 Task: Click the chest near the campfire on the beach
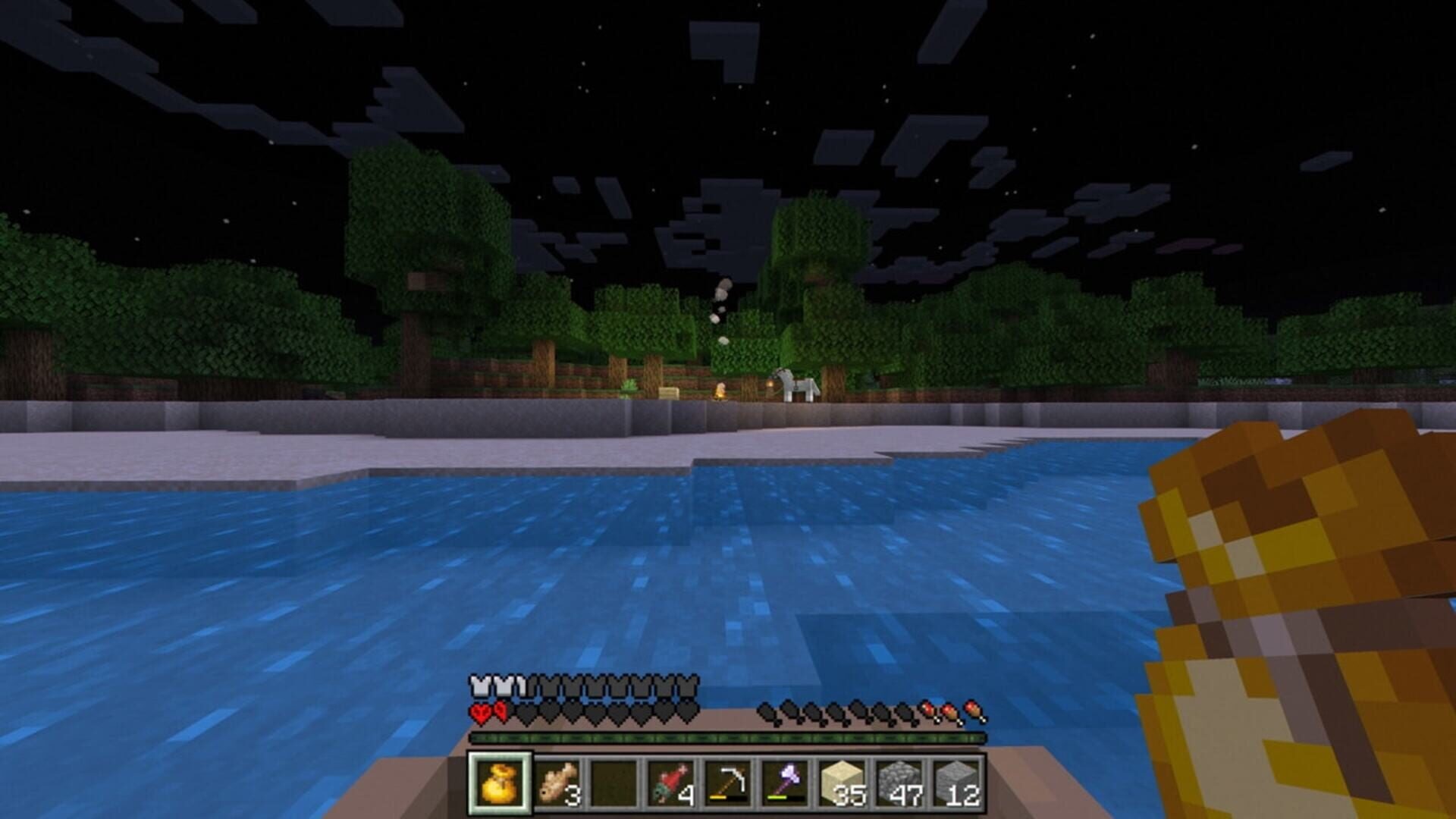pos(668,393)
